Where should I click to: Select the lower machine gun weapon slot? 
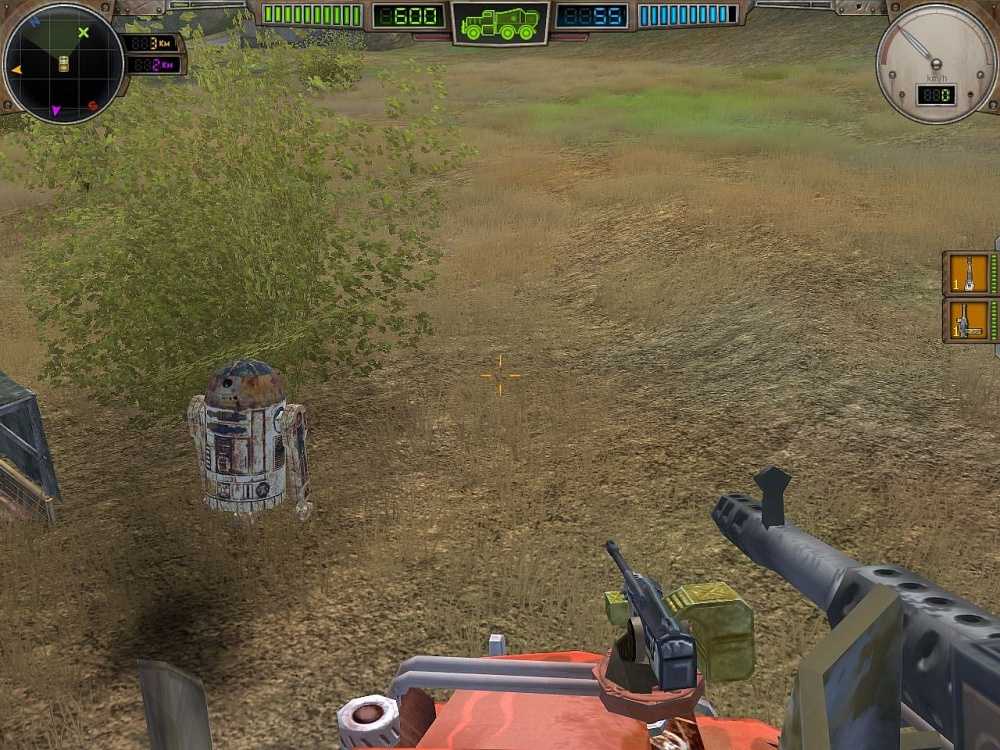pos(968,321)
